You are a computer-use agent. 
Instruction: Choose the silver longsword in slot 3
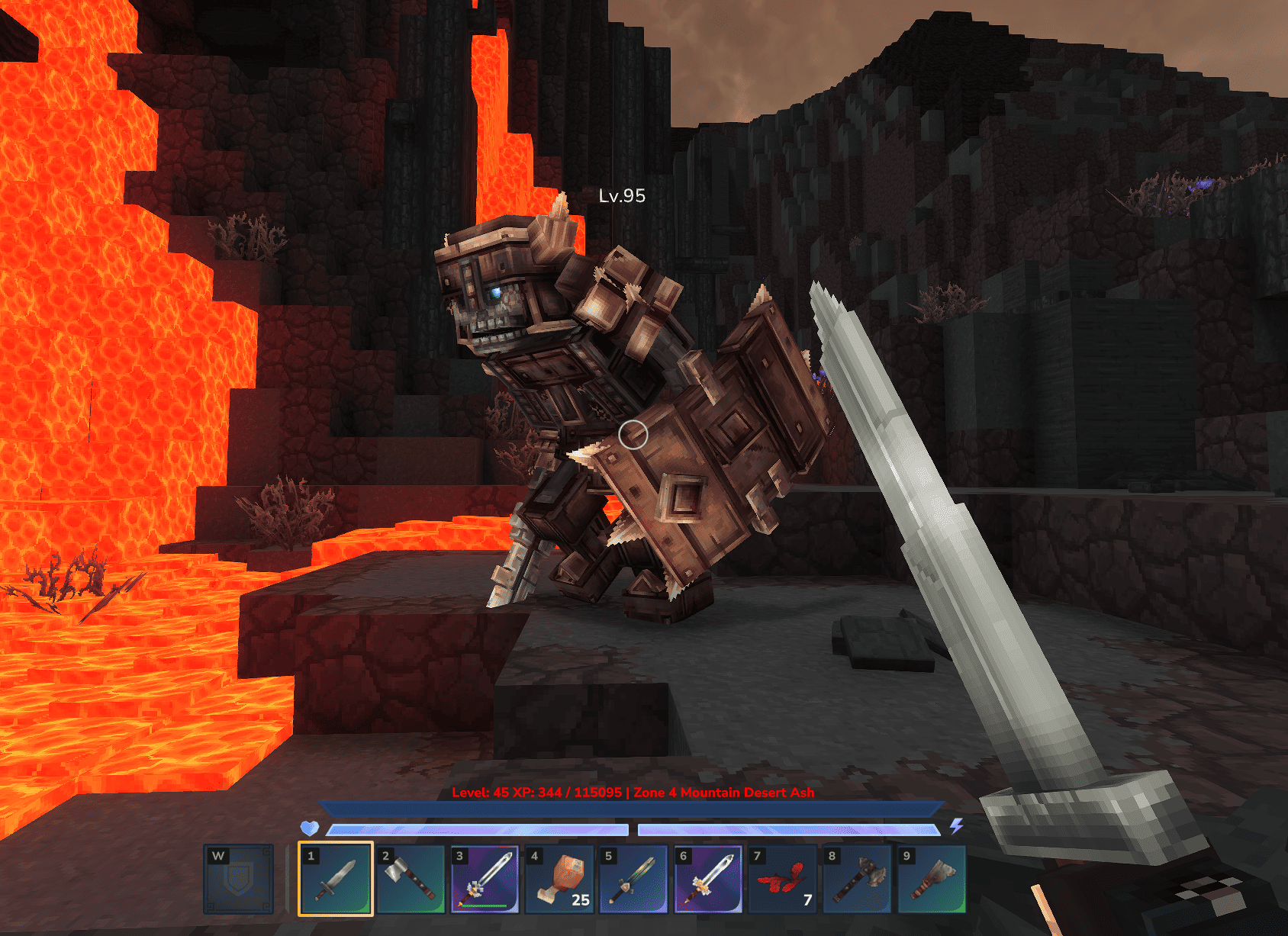click(x=485, y=879)
